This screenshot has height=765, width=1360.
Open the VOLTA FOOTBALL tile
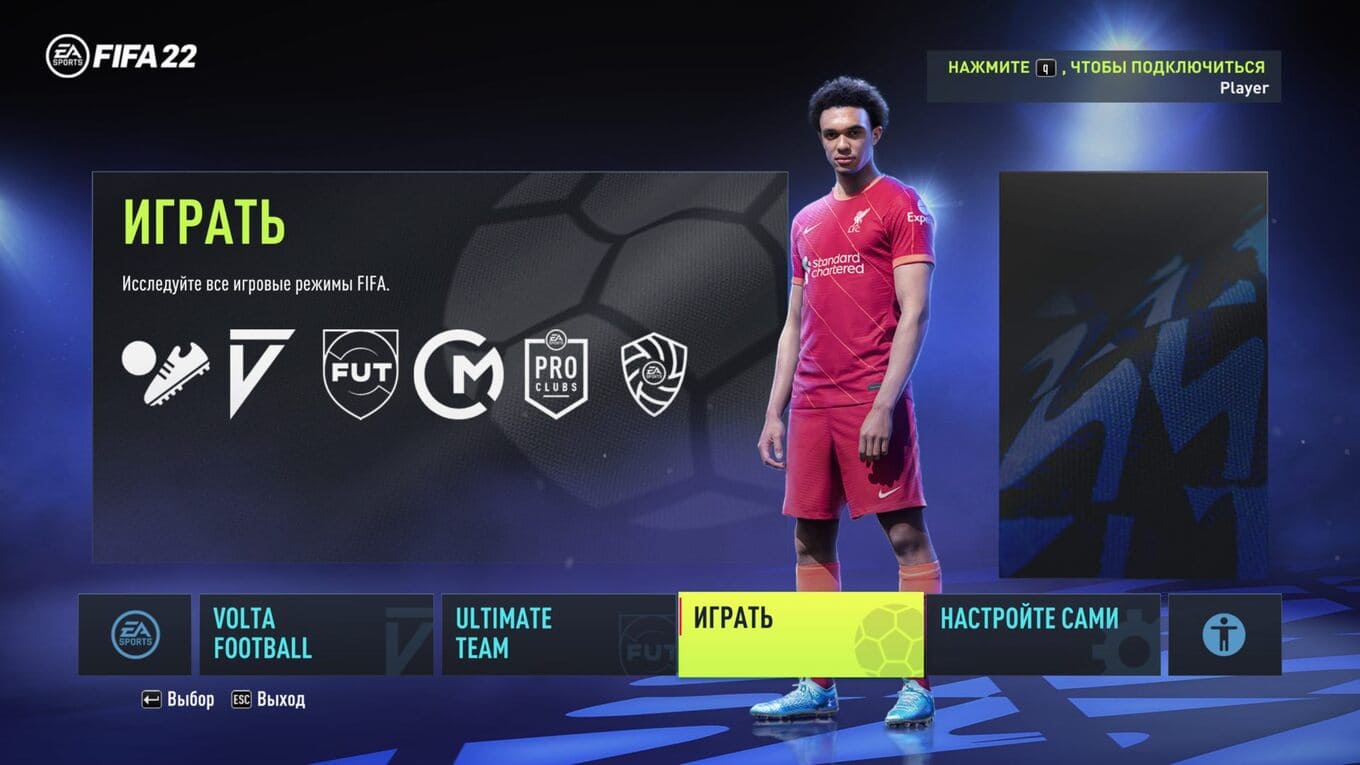click(x=316, y=634)
